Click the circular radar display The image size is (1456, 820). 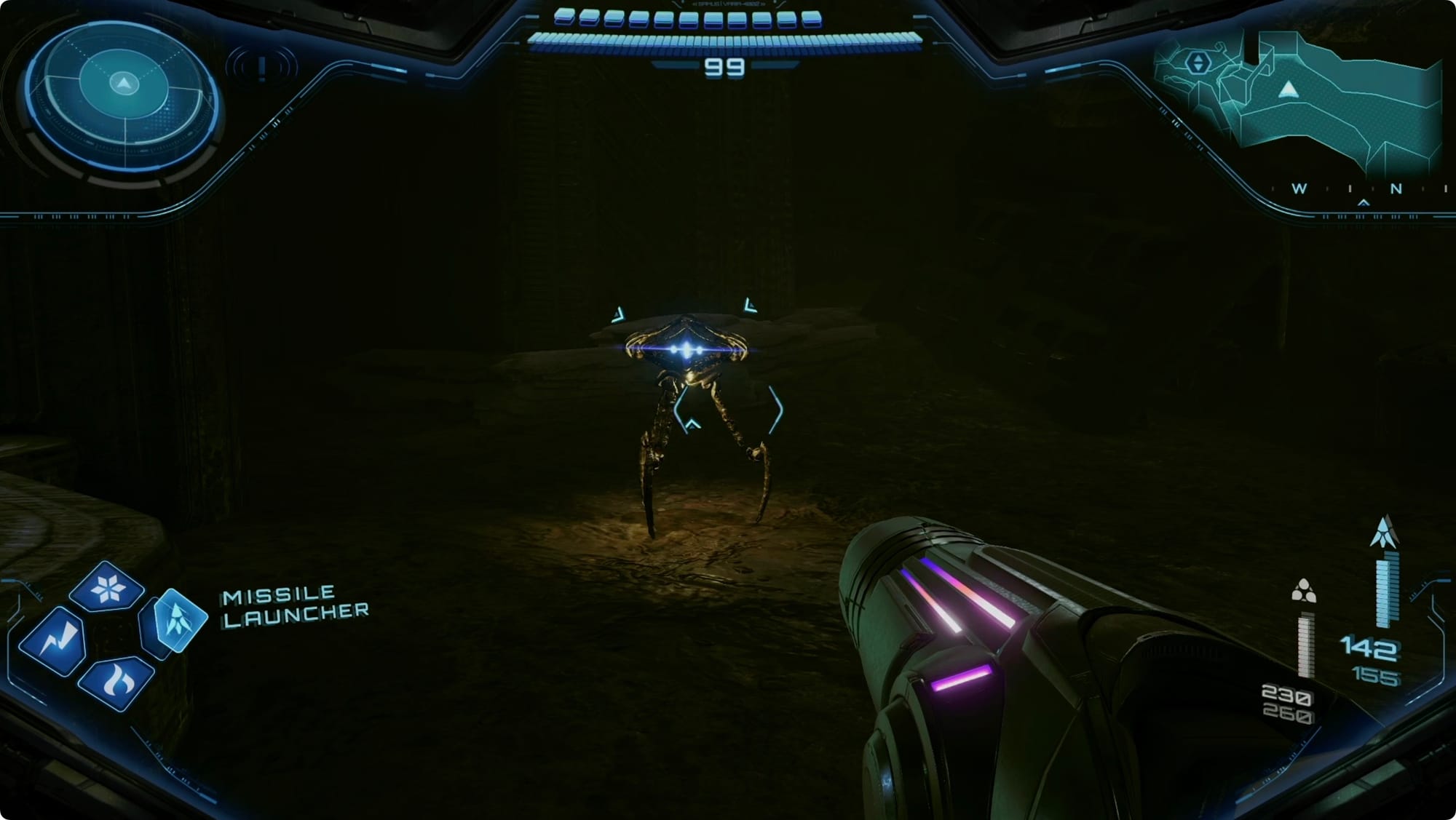pos(122,96)
